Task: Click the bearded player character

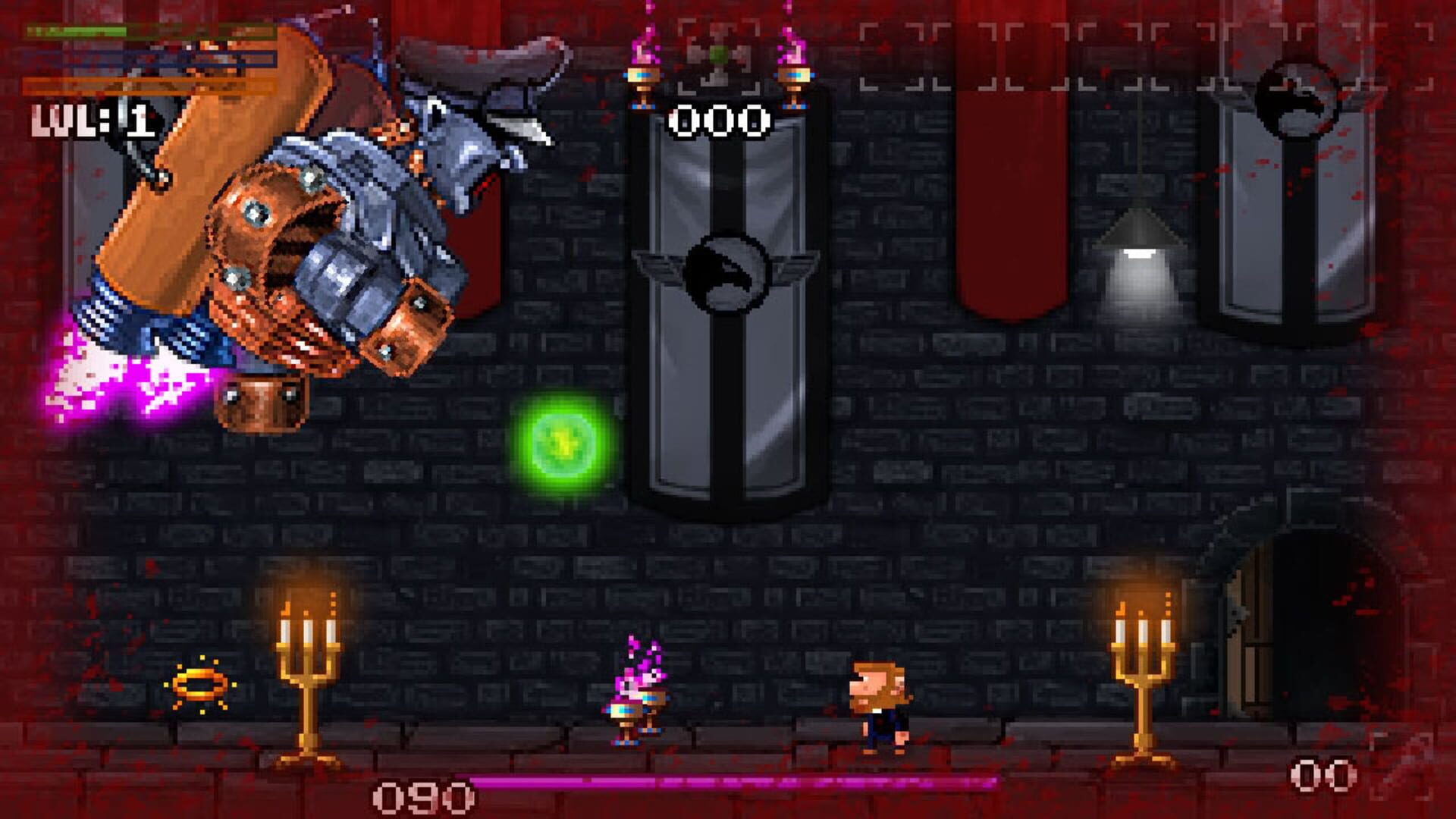Action: [880, 705]
